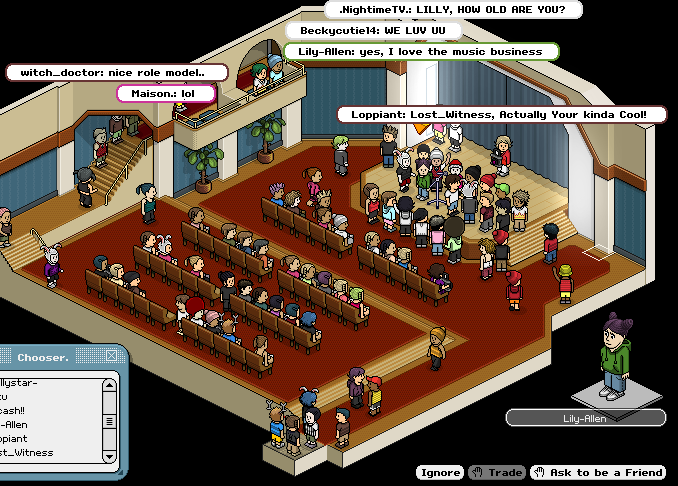
Task: Select Lost_Witness in the Chooser list
Action: tap(28, 453)
